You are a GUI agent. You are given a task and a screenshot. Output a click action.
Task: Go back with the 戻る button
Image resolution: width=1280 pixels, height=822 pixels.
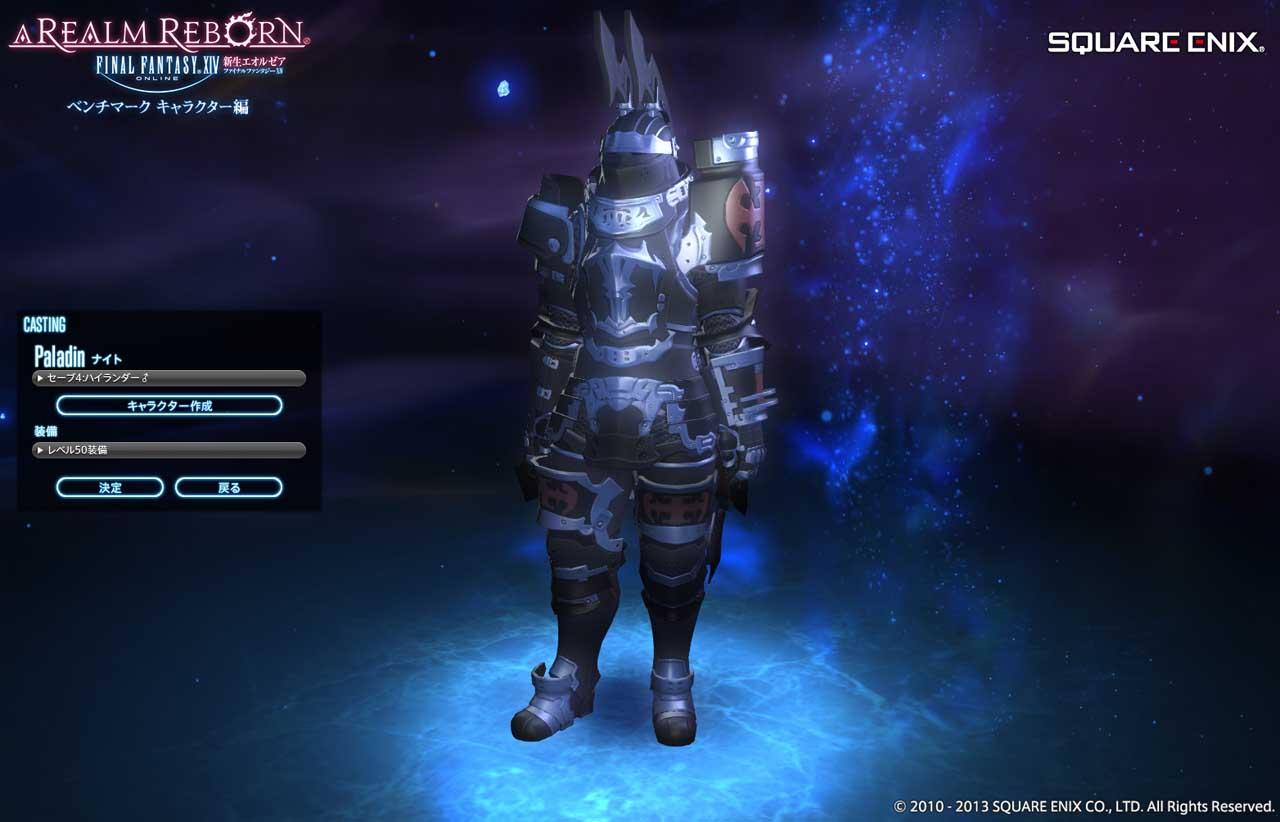click(229, 488)
